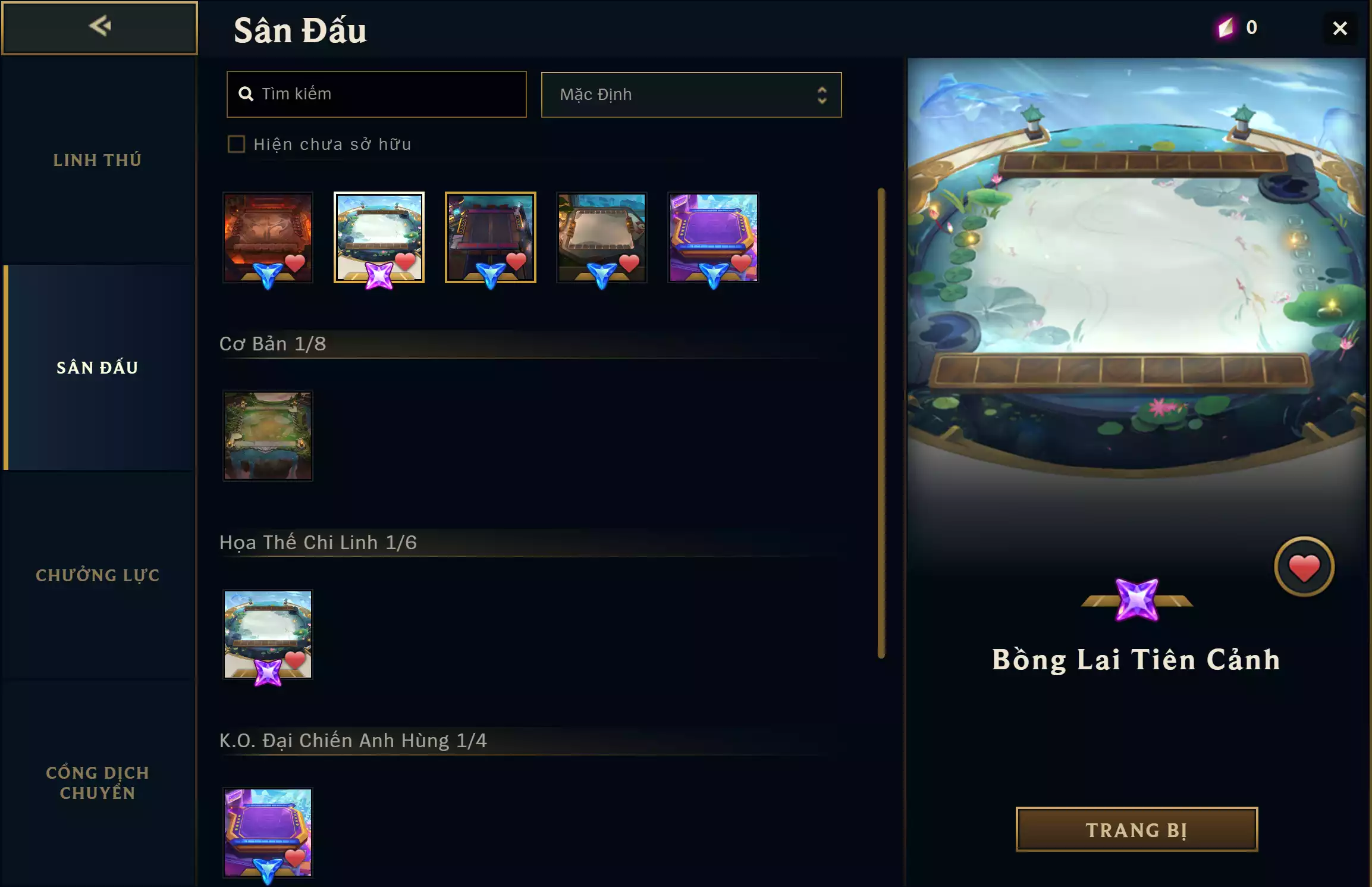
Task: Switch to the LINH THÚ tab
Action: pos(98,159)
